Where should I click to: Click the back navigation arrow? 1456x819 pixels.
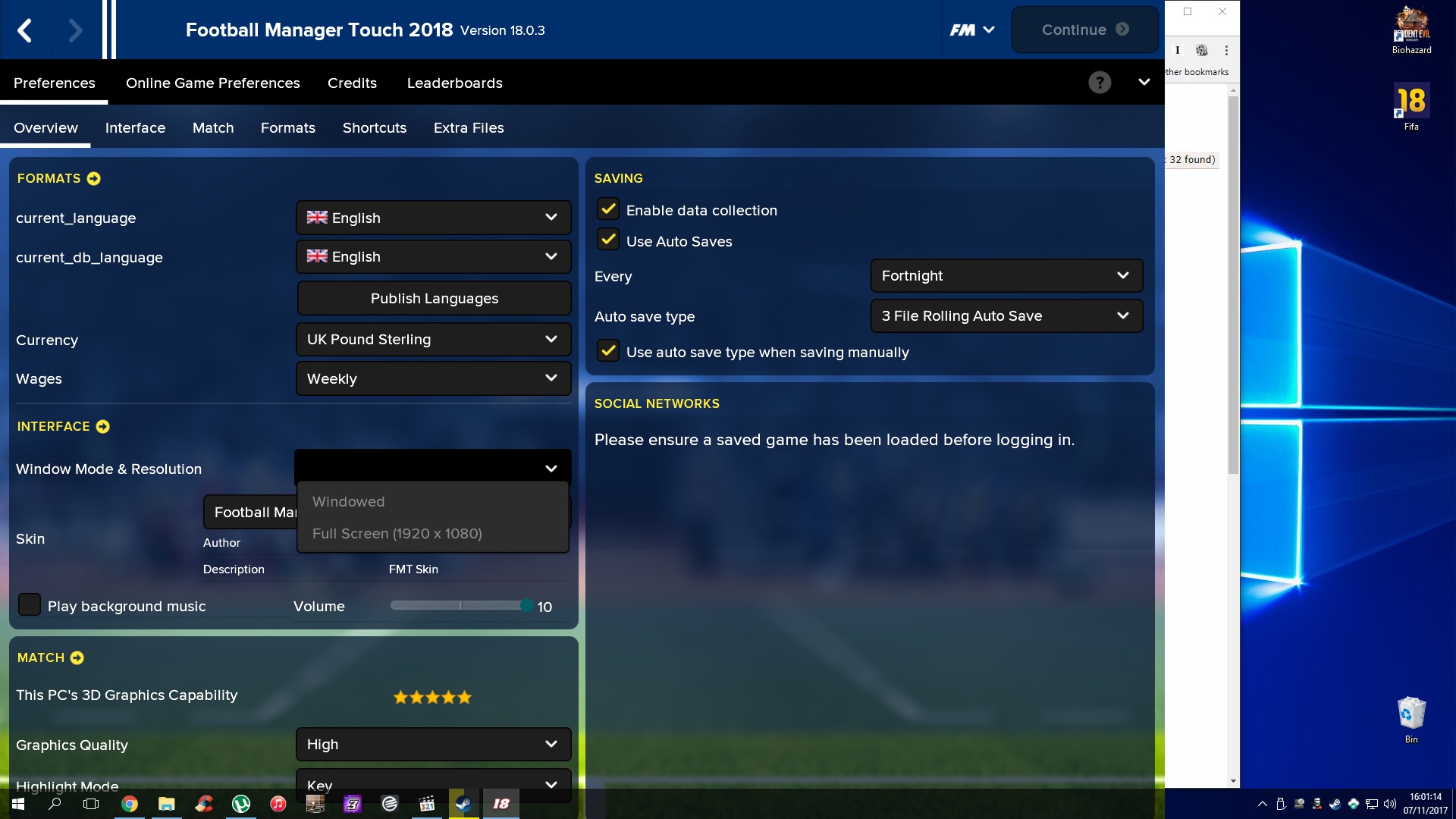[x=25, y=30]
